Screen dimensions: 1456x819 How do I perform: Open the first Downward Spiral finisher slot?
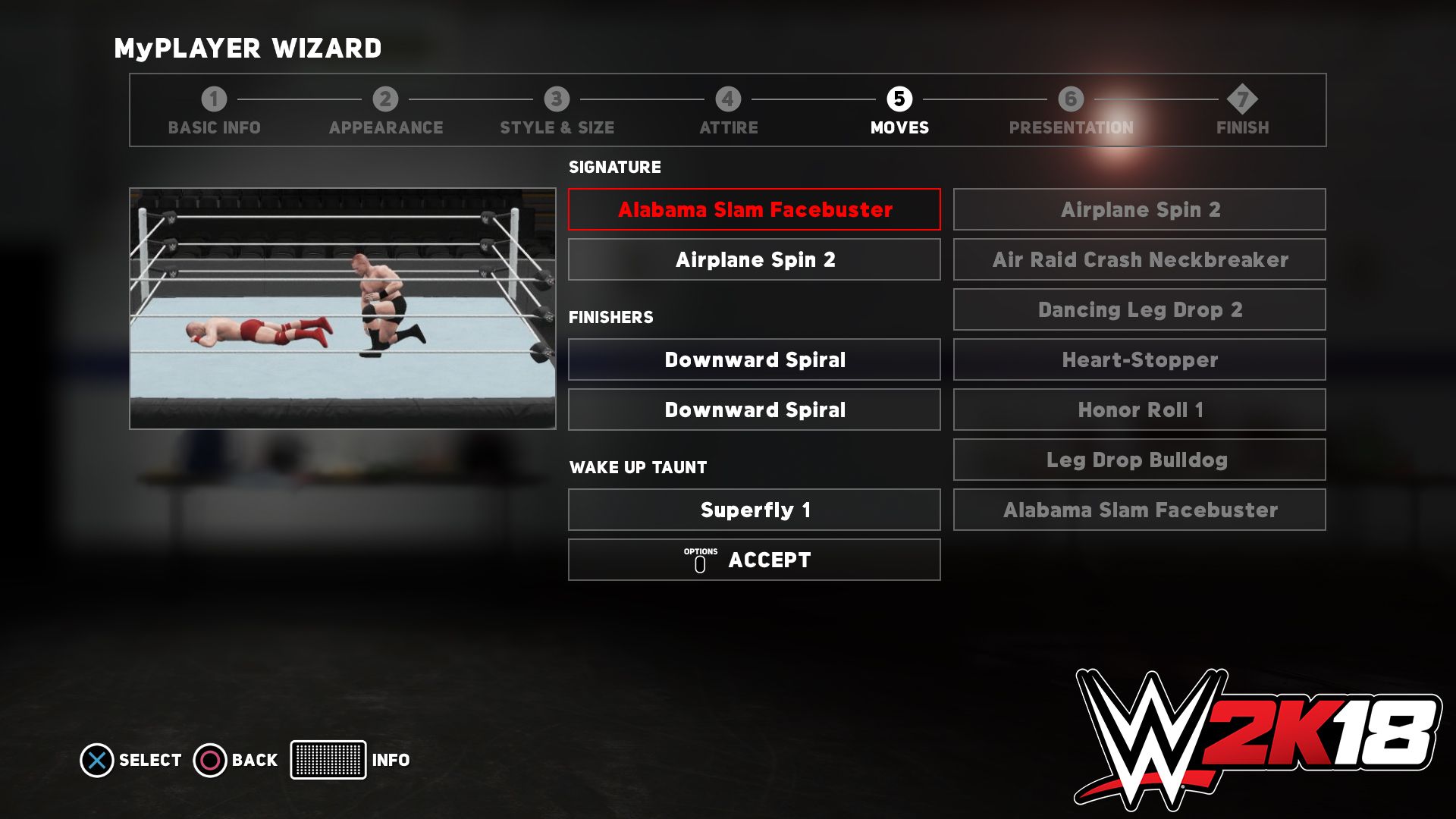pyautogui.click(x=754, y=359)
